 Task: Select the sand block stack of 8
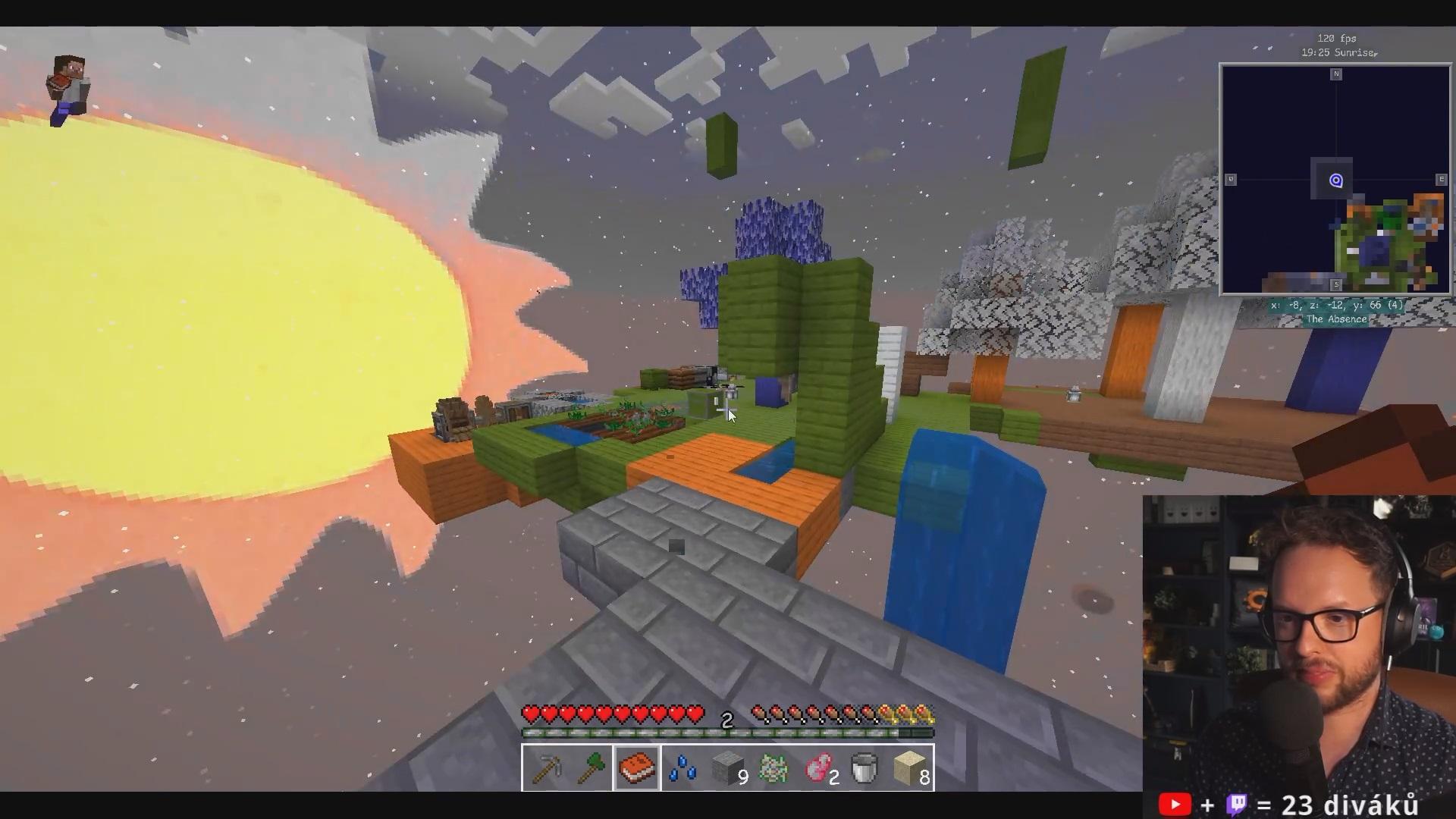[x=910, y=768]
